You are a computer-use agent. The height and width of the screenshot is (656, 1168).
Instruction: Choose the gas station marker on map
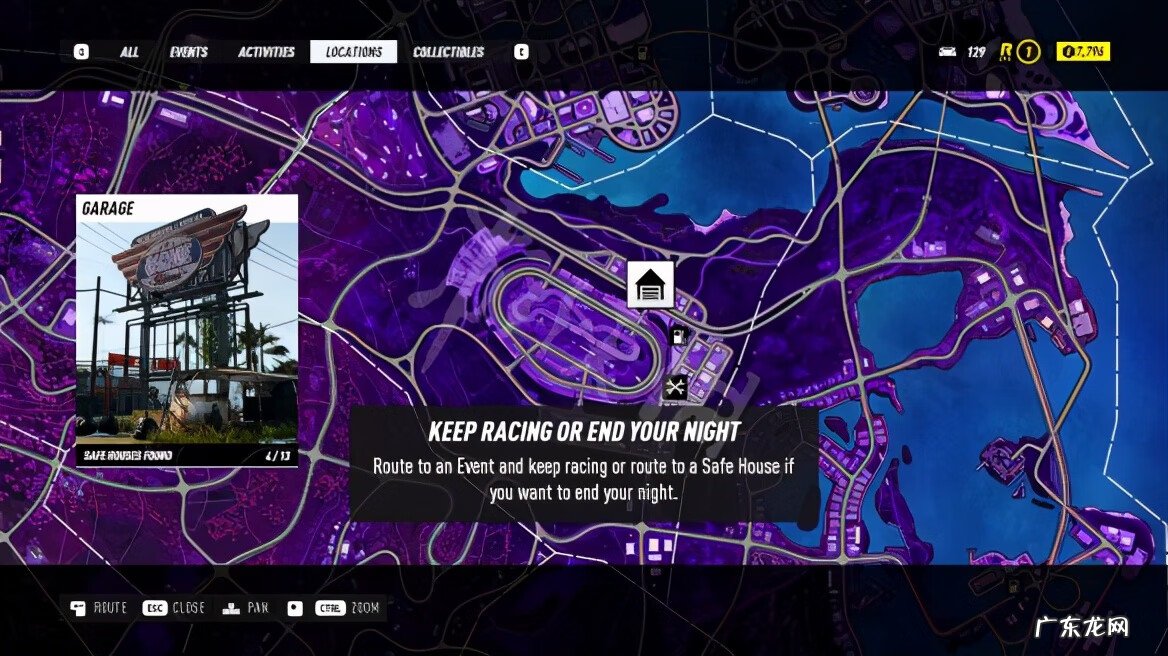[x=680, y=337]
